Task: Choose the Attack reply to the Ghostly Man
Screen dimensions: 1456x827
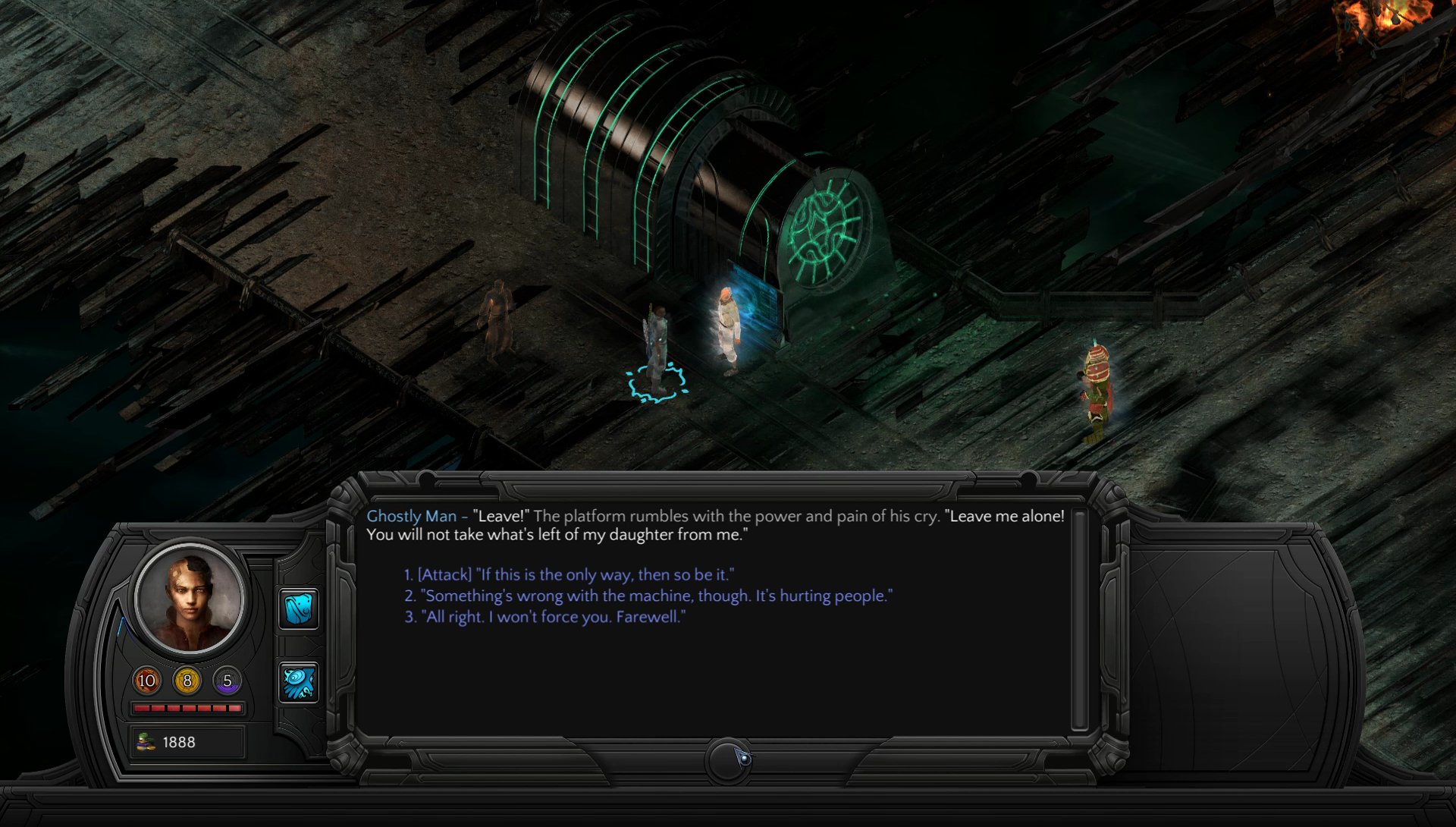Action: pos(569,575)
